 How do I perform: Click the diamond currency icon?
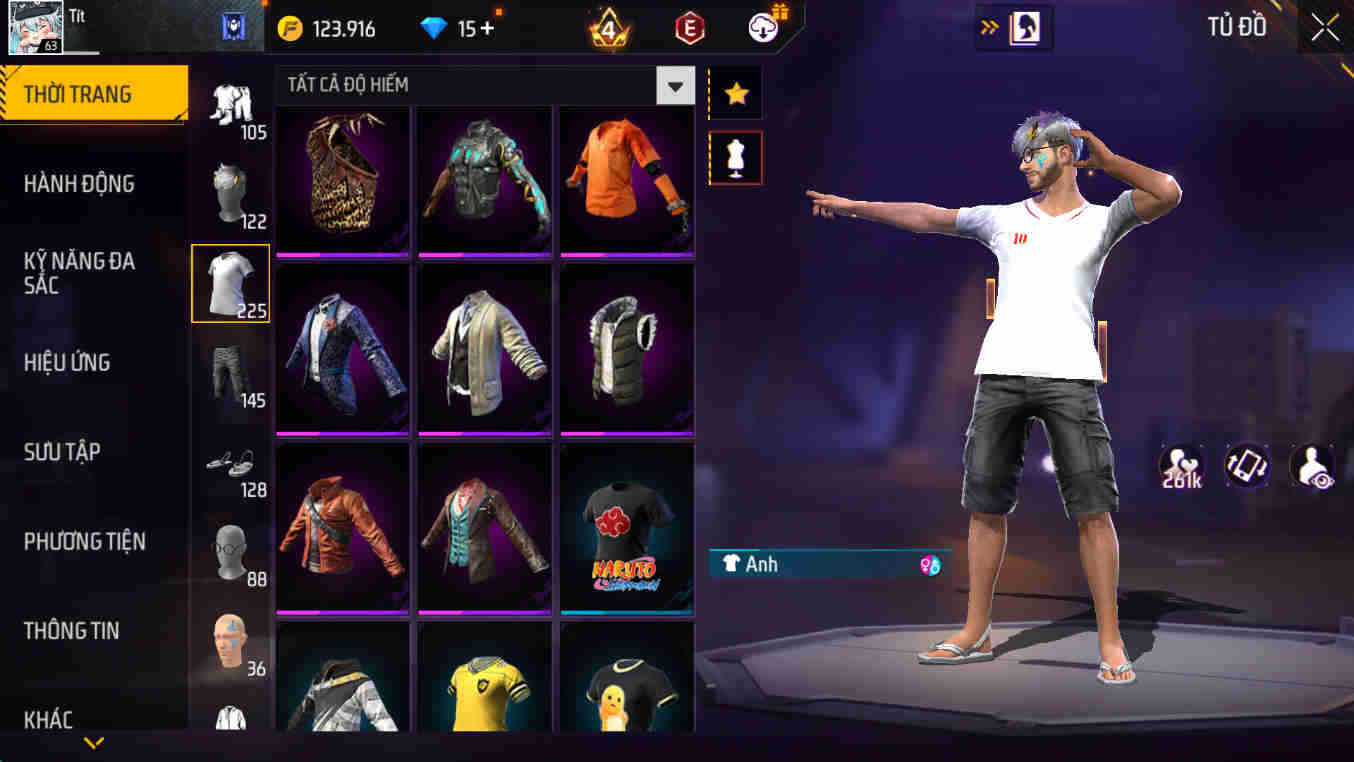[434, 28]
